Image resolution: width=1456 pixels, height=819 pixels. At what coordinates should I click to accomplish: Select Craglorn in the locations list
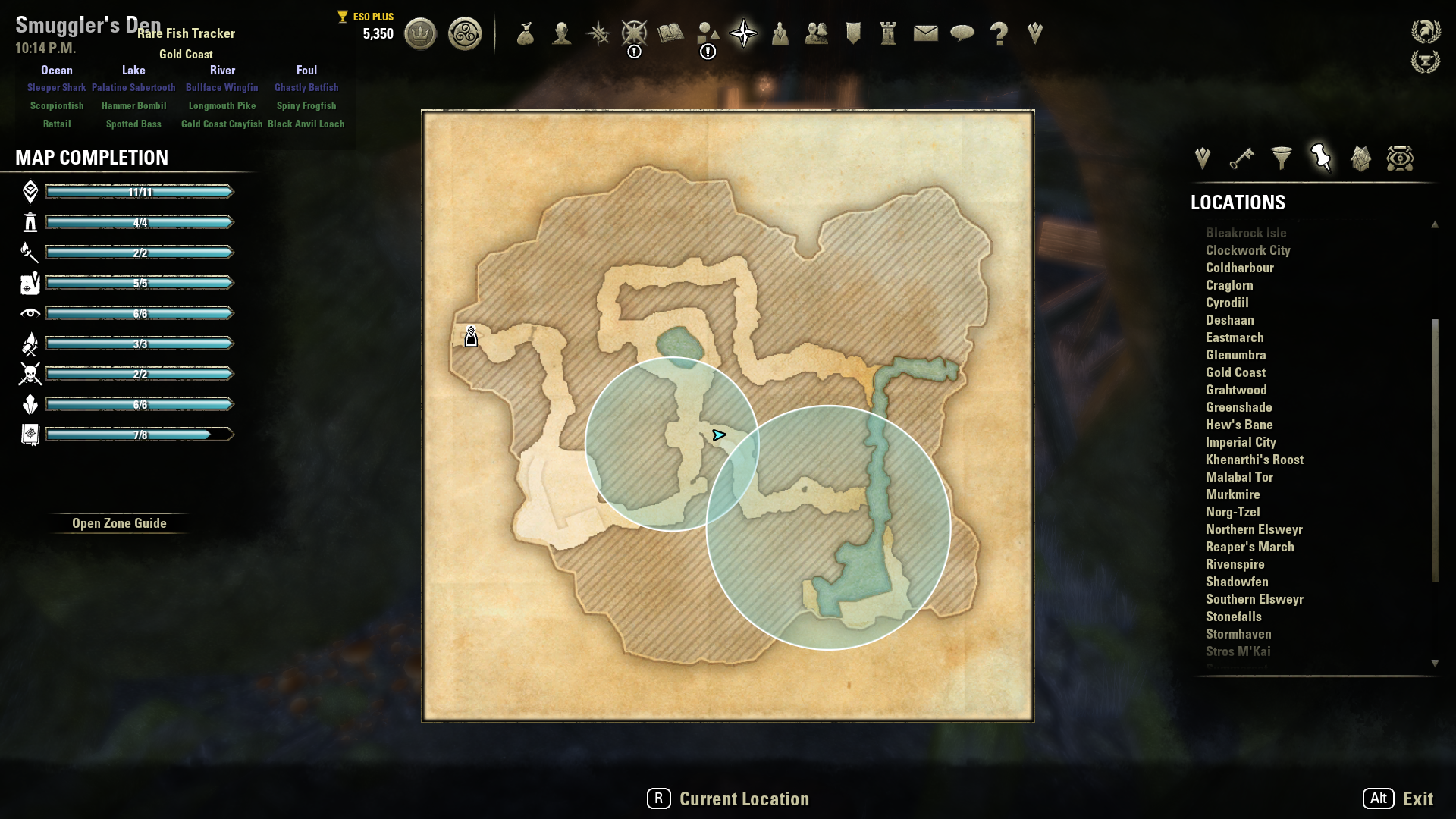[x=1229, y=285]
